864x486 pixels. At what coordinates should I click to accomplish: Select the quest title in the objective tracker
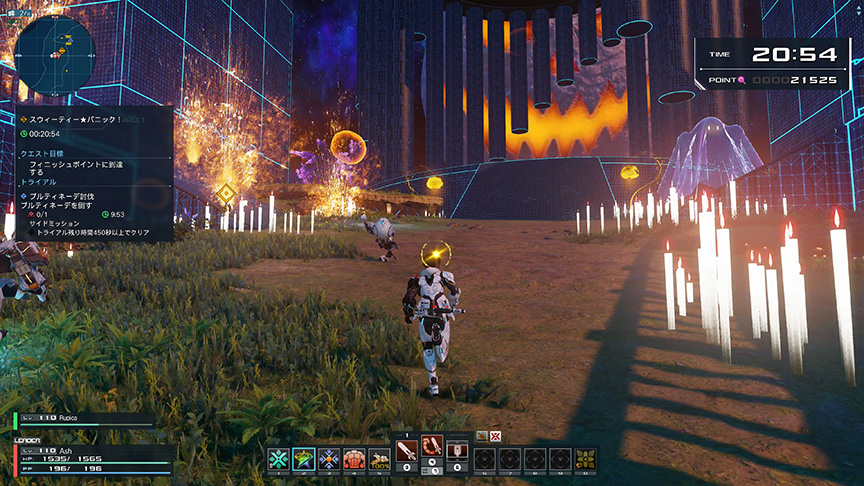(75, 119)
